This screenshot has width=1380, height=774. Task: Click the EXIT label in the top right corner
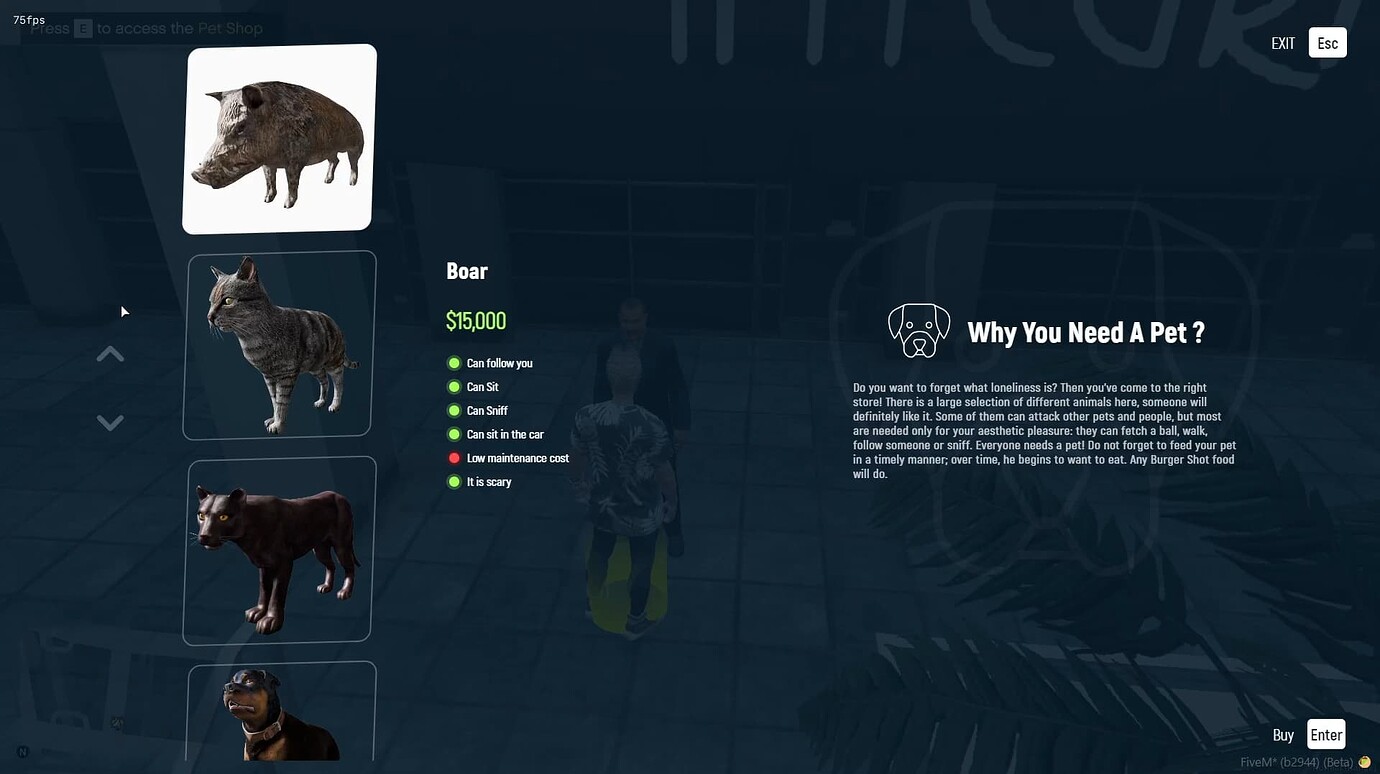coord(1283,43)
